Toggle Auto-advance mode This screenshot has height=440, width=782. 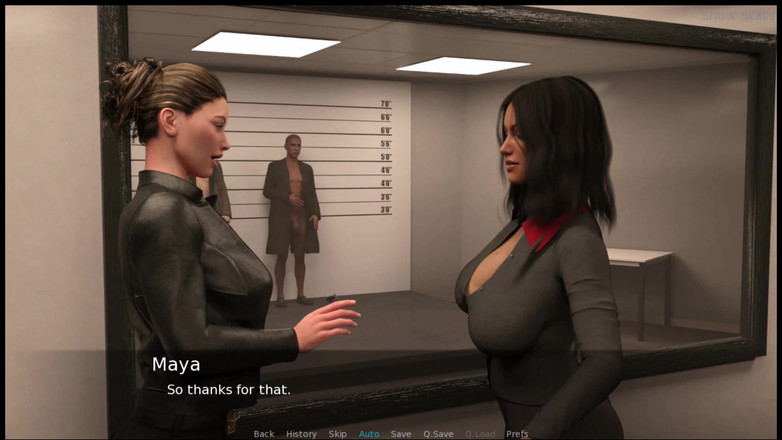point(369,434)
